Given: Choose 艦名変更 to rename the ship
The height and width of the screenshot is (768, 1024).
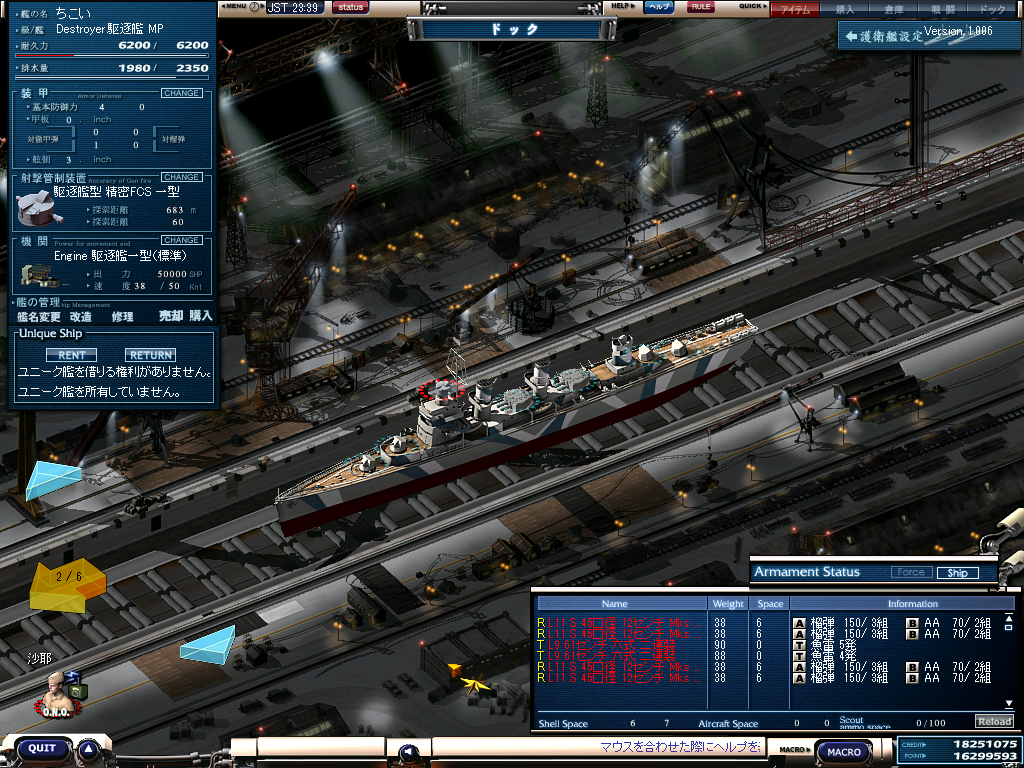Looking at the screenshot, I should 39,316.
